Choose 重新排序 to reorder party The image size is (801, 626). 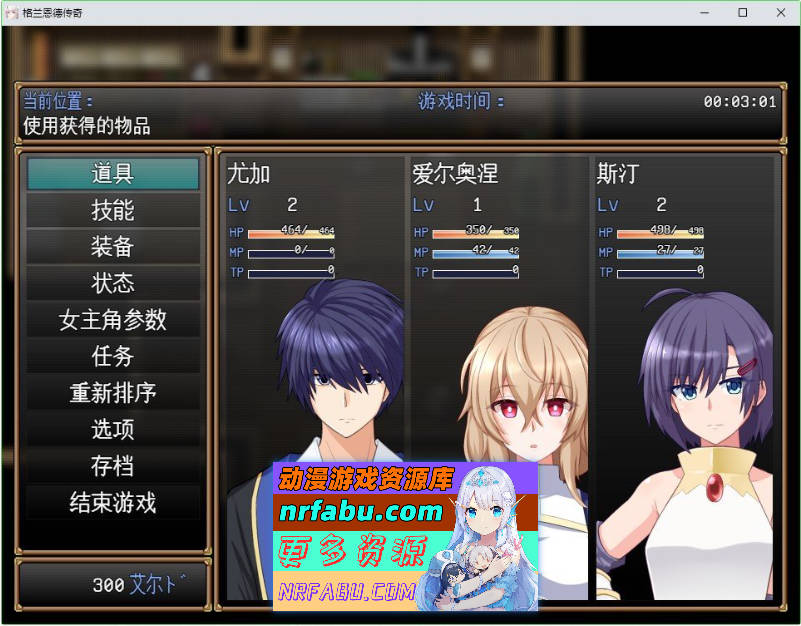113,393
